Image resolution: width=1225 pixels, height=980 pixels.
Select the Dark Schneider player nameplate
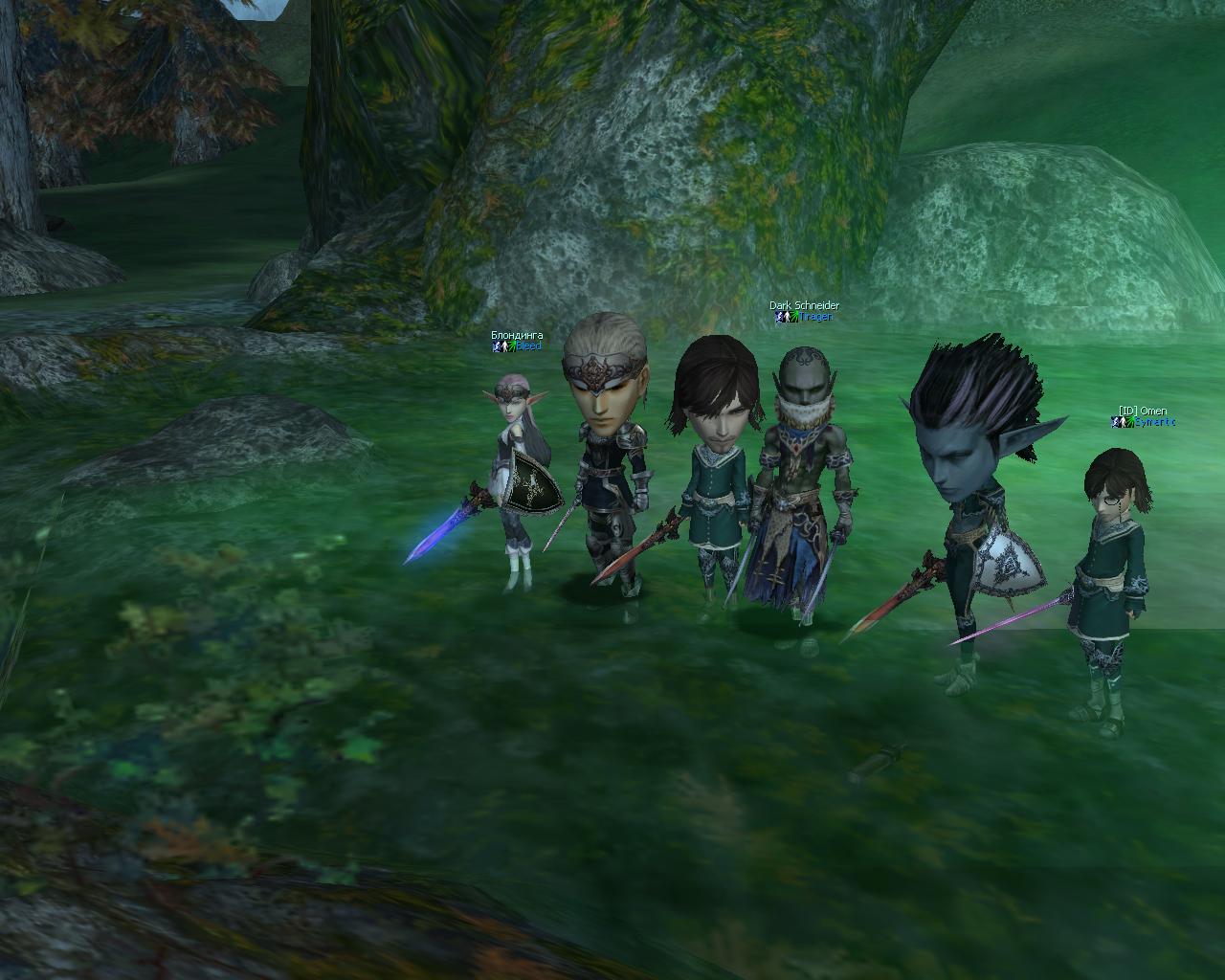click(804, 306)
